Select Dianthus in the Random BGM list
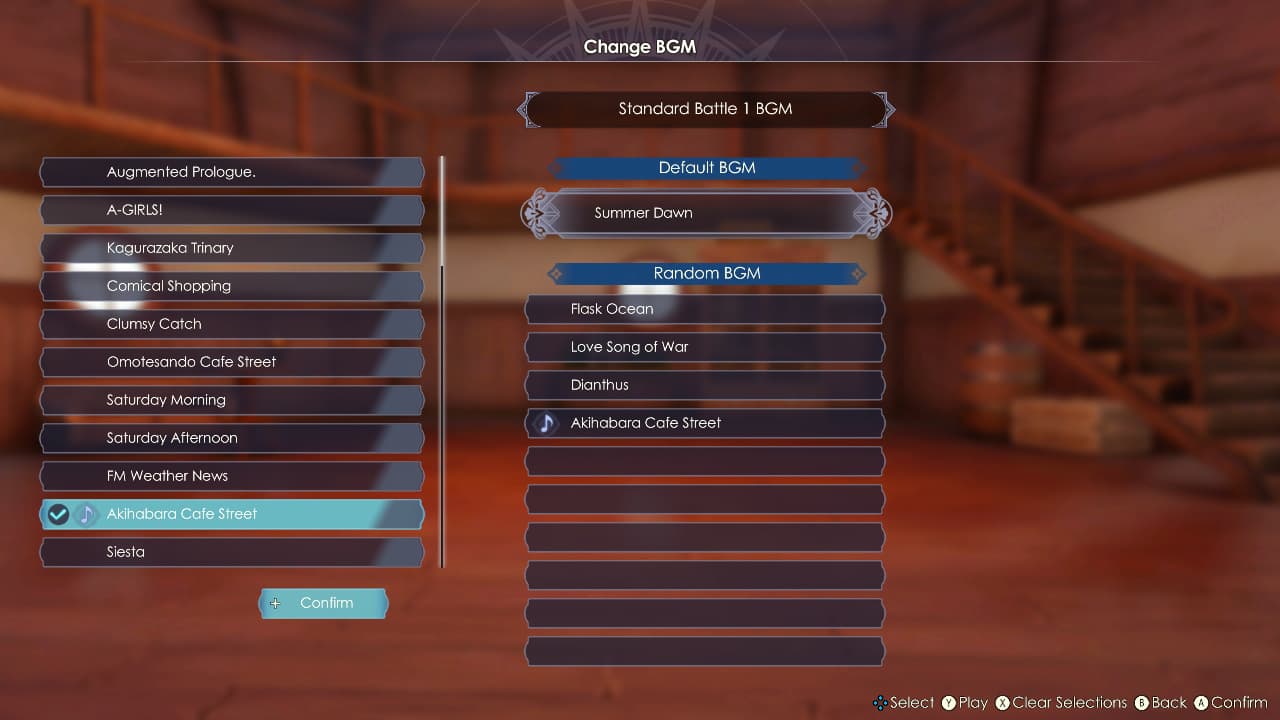 coord(704,385)
